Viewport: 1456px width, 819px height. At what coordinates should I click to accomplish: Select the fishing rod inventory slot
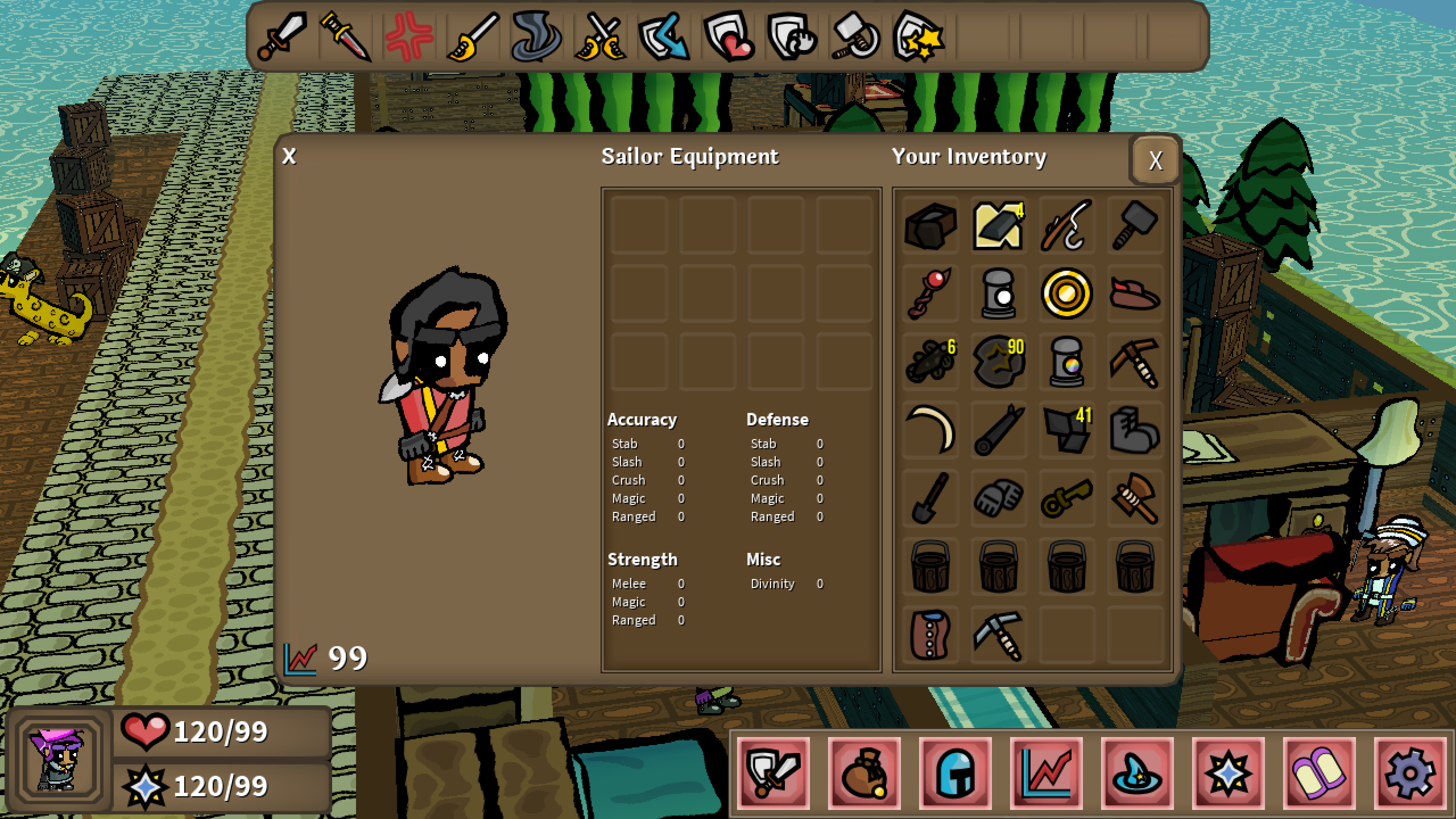pos(1066,226)
